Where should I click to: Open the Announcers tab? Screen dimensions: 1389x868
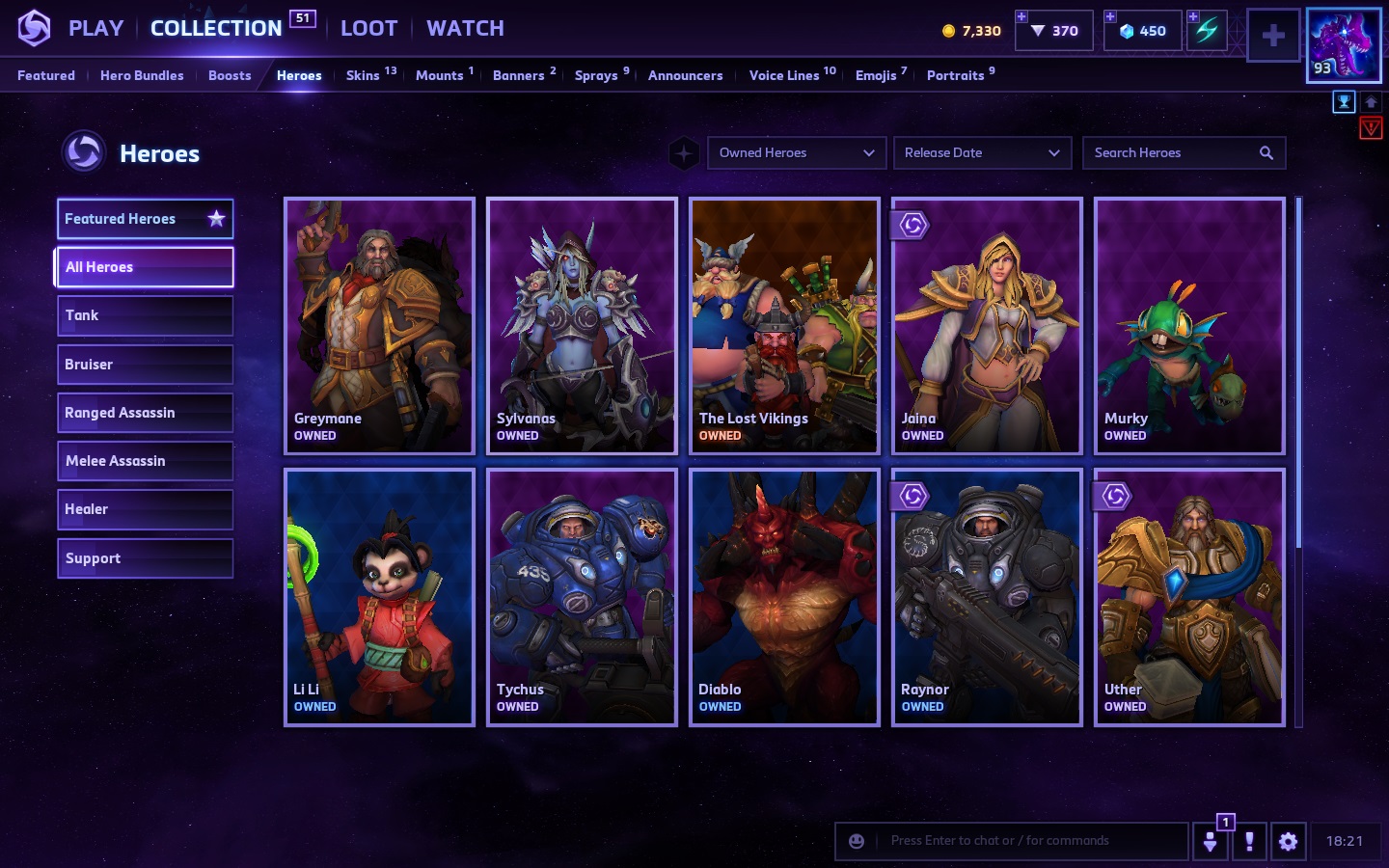click(685, 75)
